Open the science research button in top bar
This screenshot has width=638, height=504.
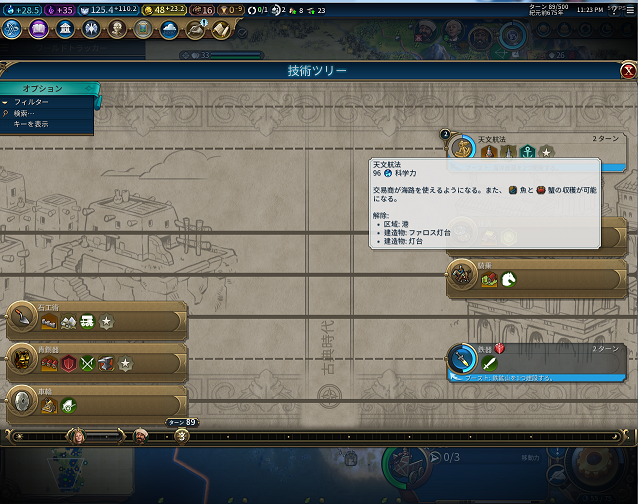tap(14, 28)
